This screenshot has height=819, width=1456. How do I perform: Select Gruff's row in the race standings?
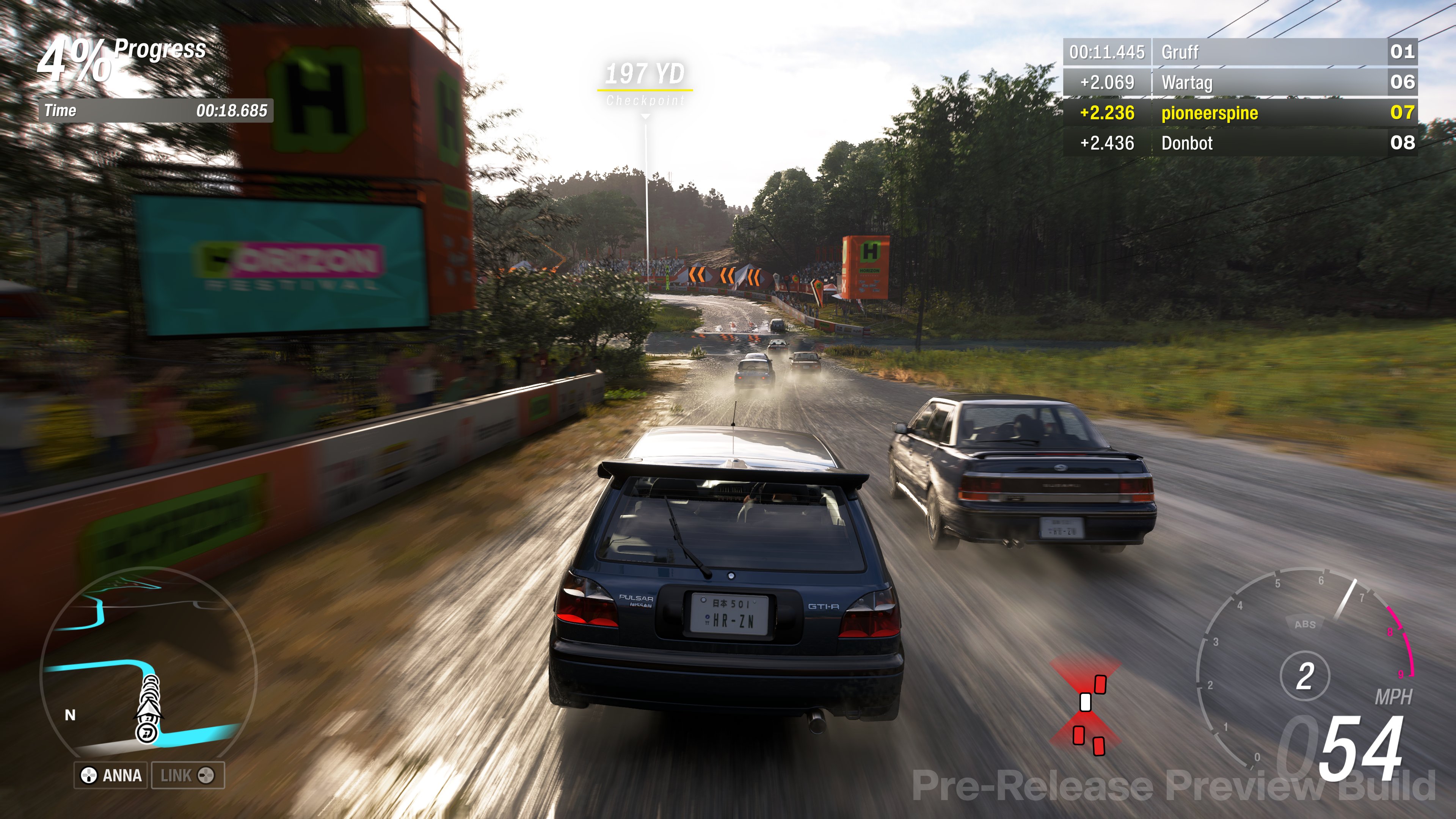click(1239, 52)
